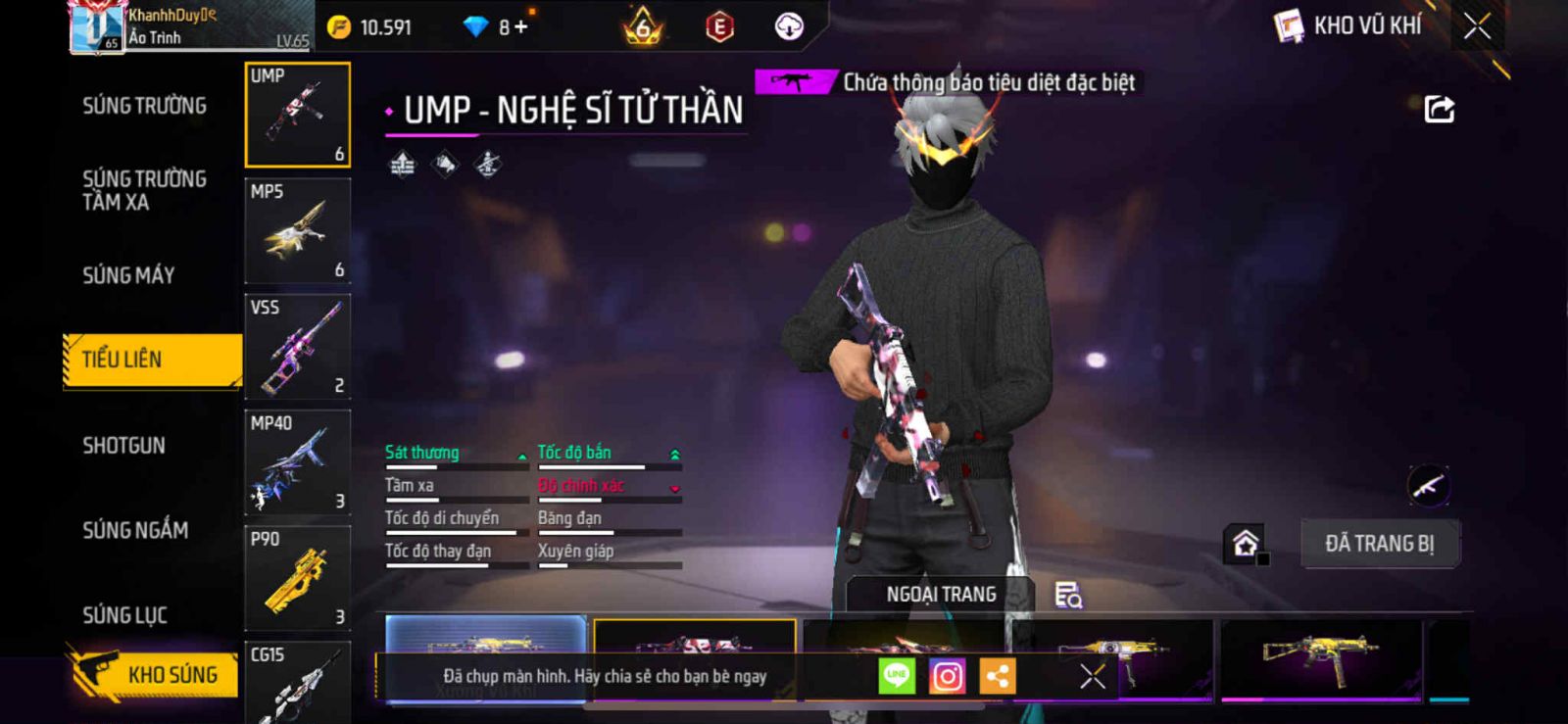
Task: Select the SÚNG MÁY weapon category
Action: tap(128, 275)
